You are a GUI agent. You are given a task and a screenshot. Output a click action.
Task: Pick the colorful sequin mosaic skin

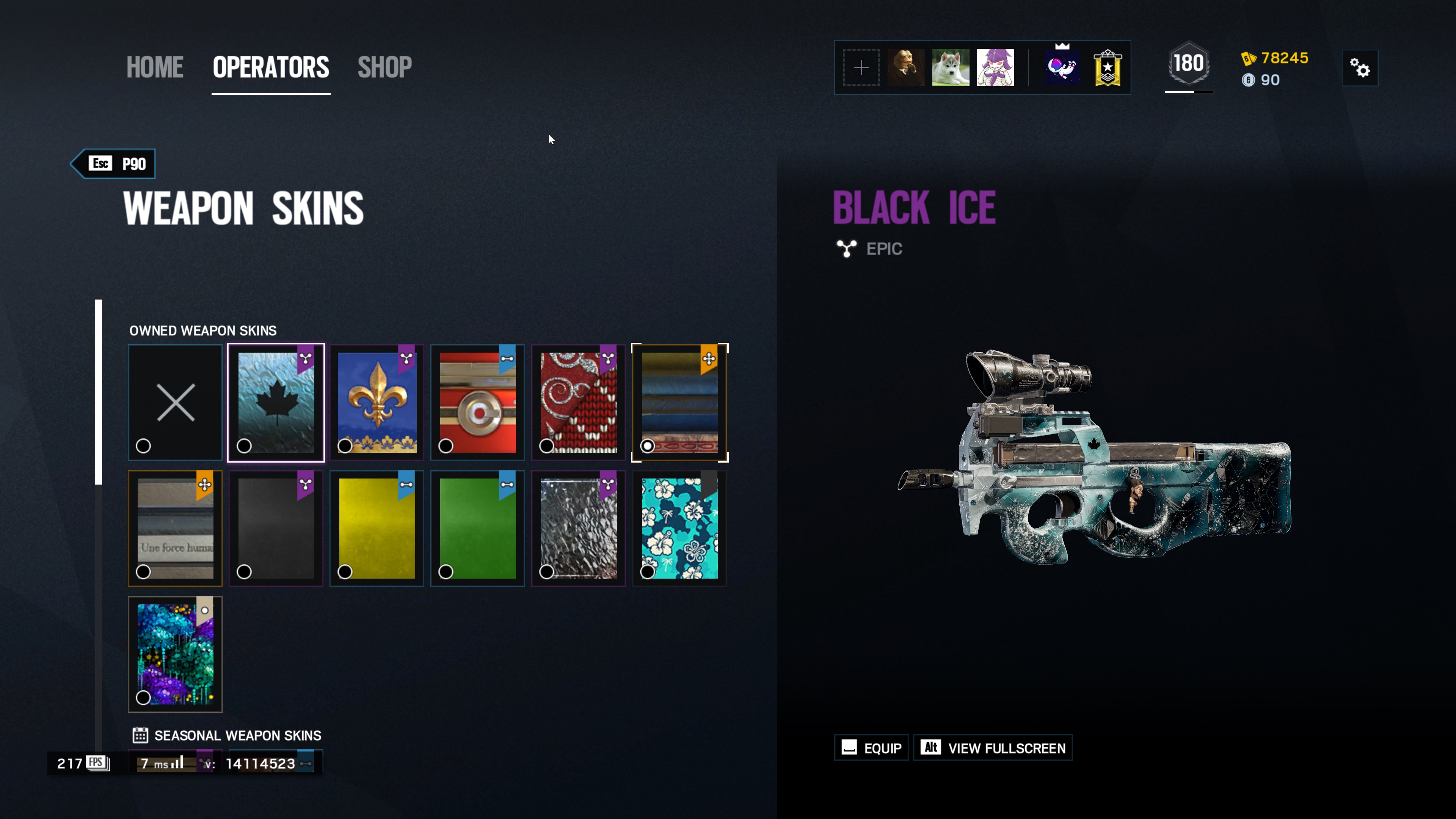(x=175, y=654)
